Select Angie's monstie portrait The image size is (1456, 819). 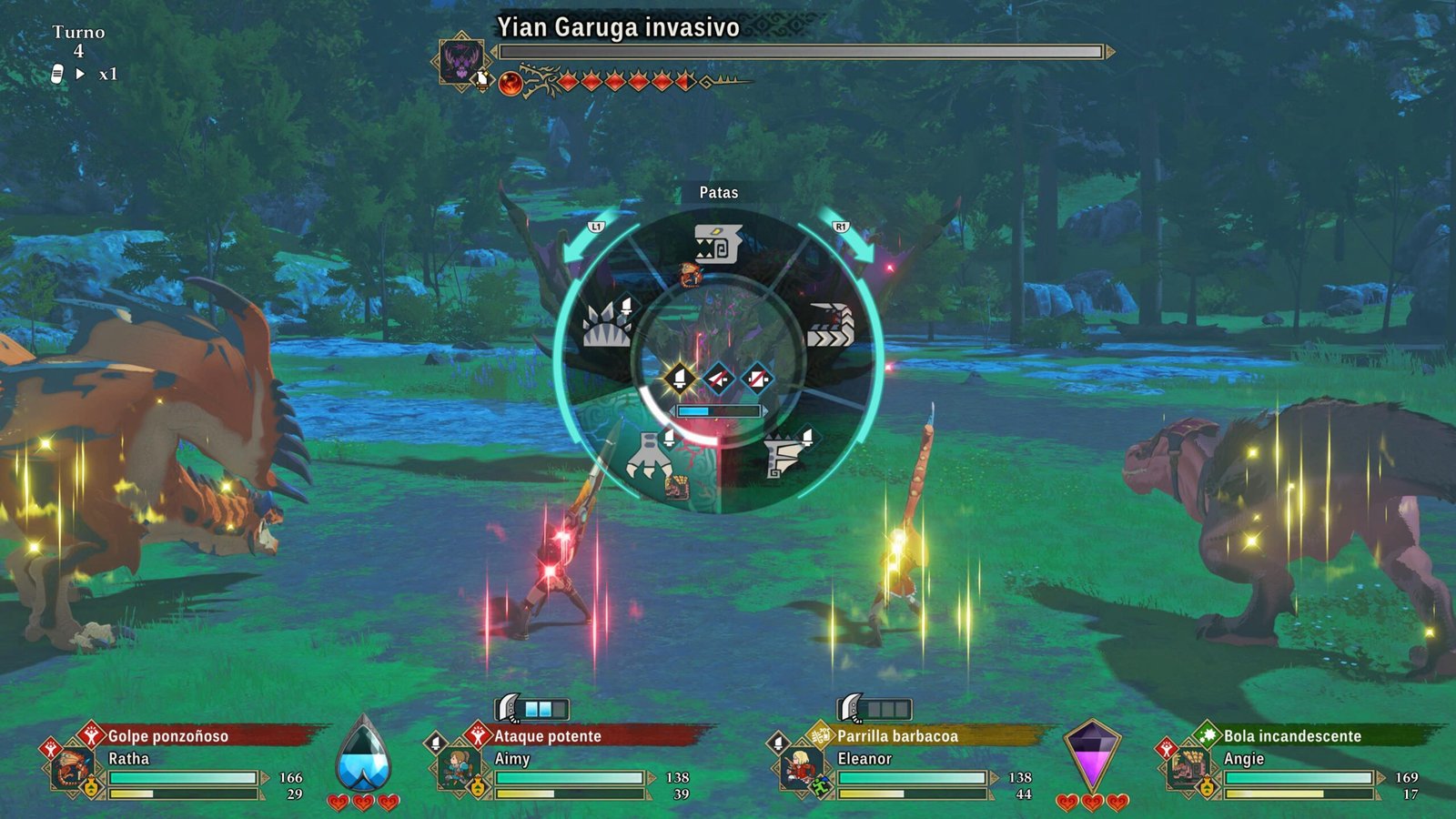[1187, 767]
